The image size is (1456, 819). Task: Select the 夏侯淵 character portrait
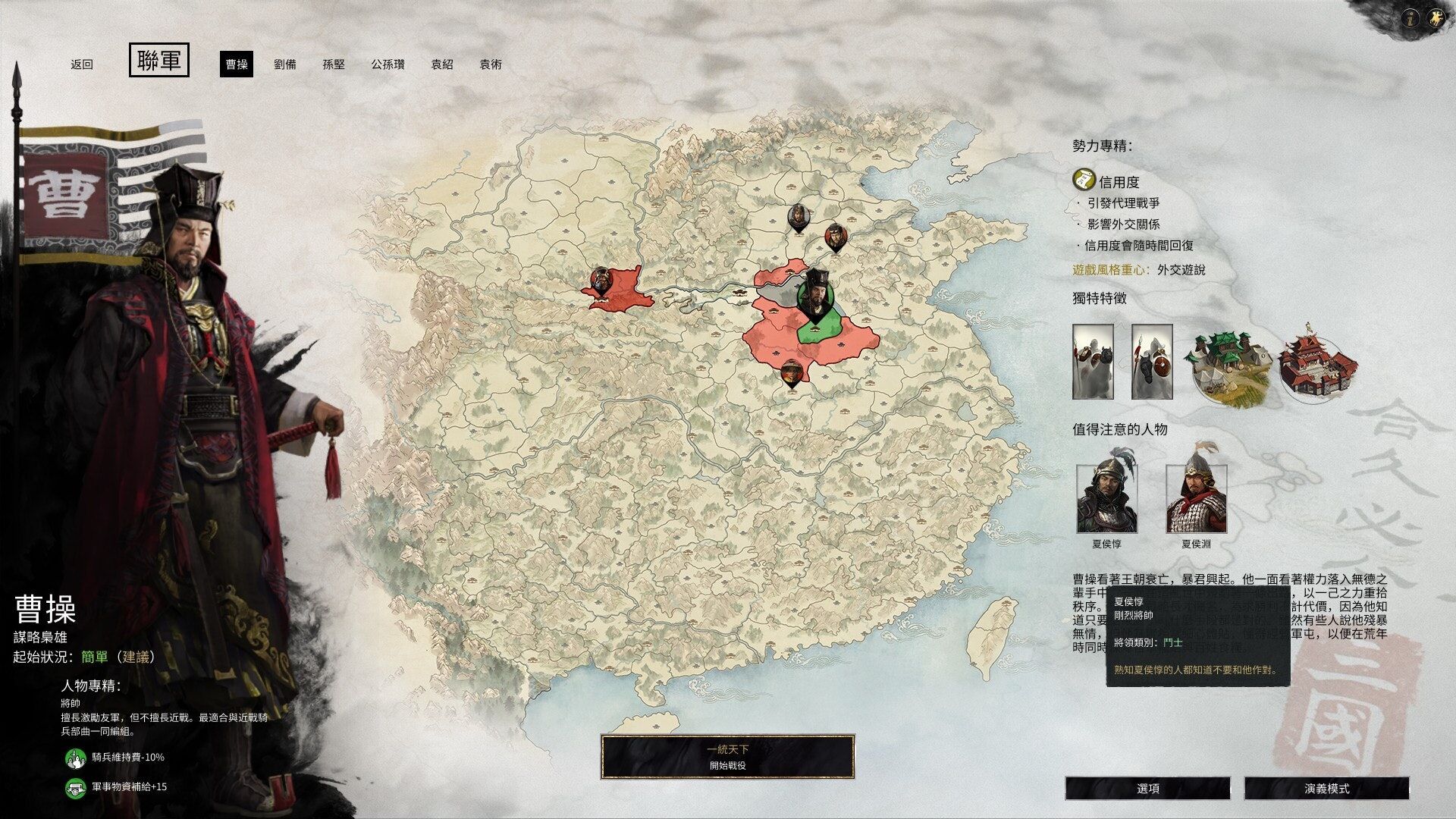(x=1196, y=497)
